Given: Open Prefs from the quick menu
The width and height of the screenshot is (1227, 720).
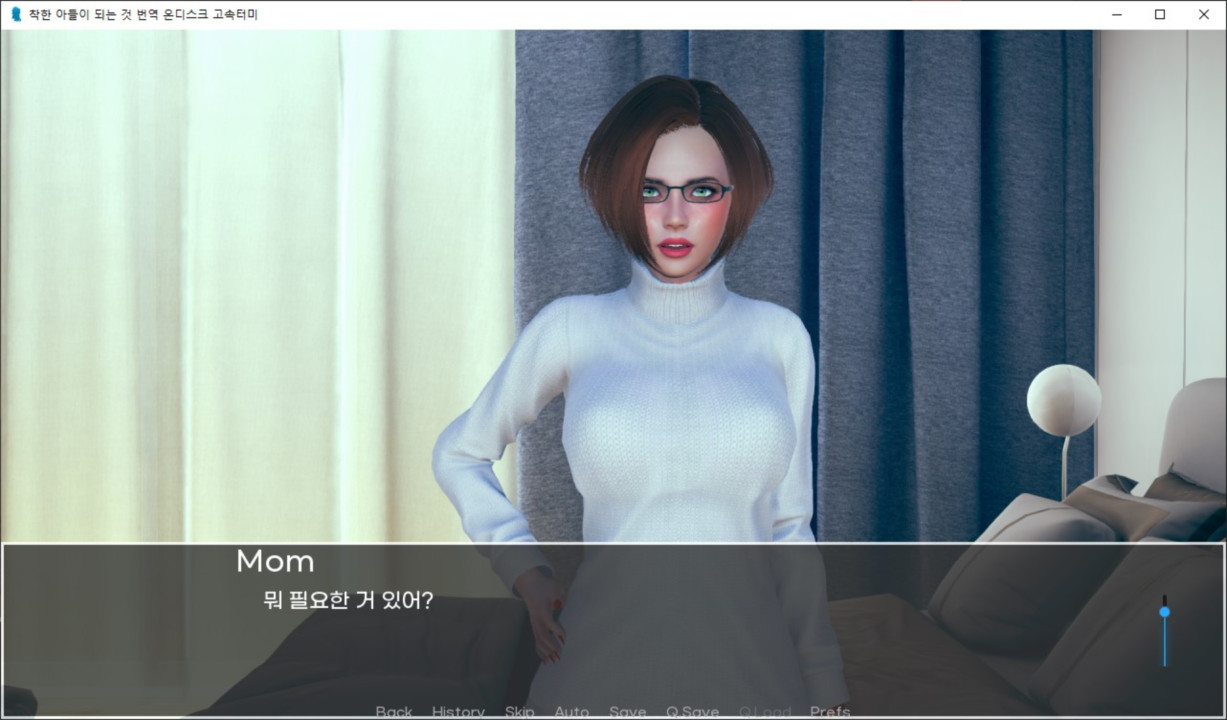Looking at the screenshot, I should pyautogui.click(x=830, y=712).
